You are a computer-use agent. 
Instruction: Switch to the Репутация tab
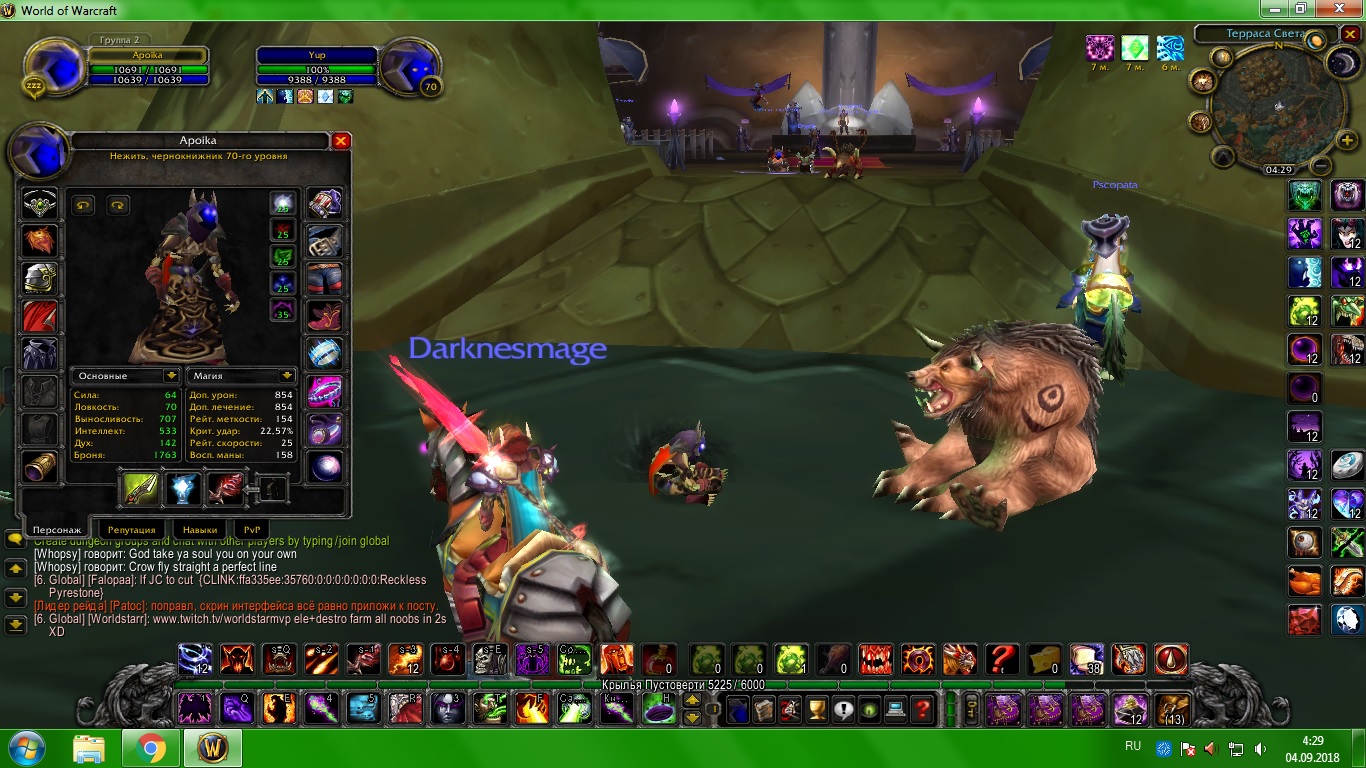tap(131, 529)
